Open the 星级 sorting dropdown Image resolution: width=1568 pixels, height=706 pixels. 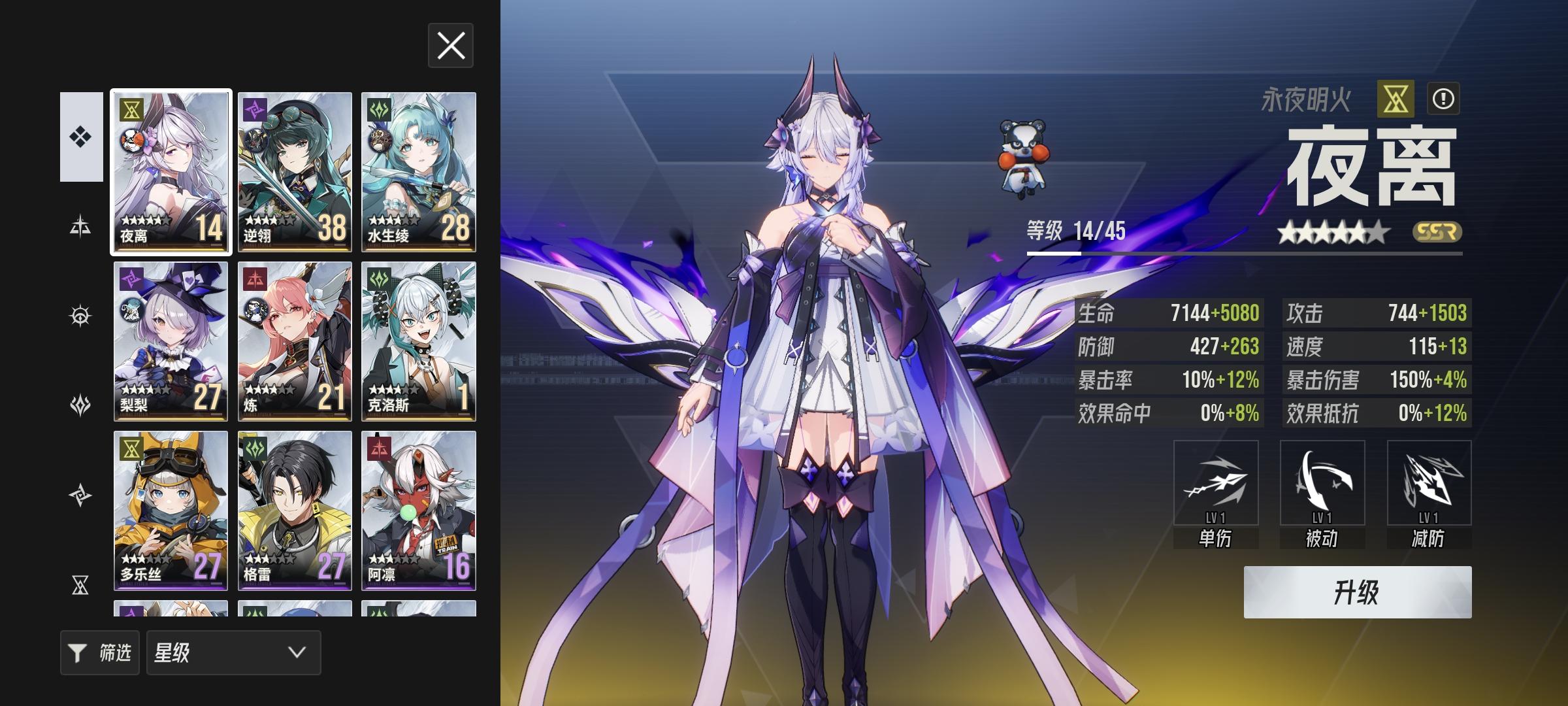(x=233, y=652)
